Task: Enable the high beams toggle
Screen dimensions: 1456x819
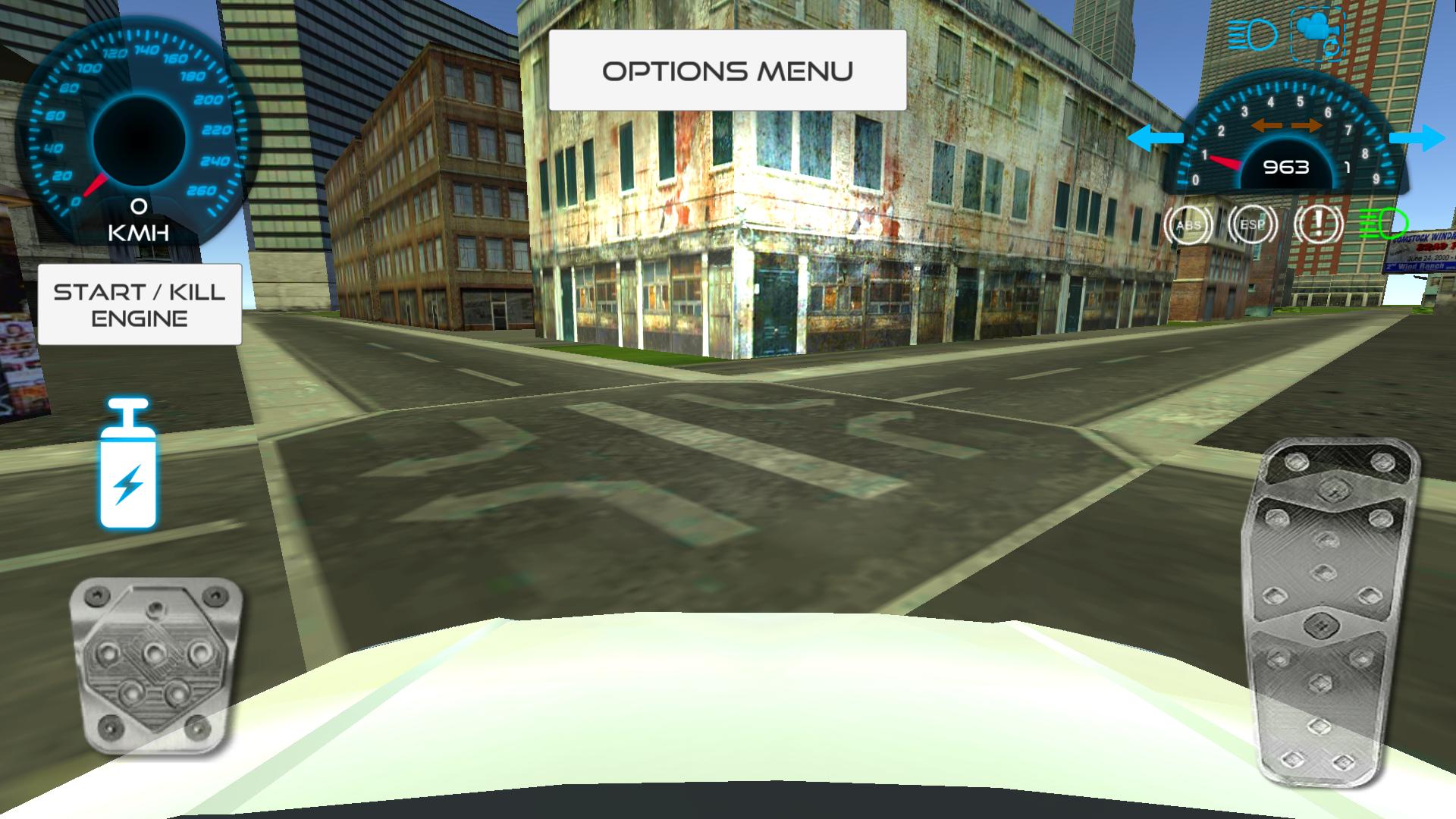Action: tap(1251, 34)
